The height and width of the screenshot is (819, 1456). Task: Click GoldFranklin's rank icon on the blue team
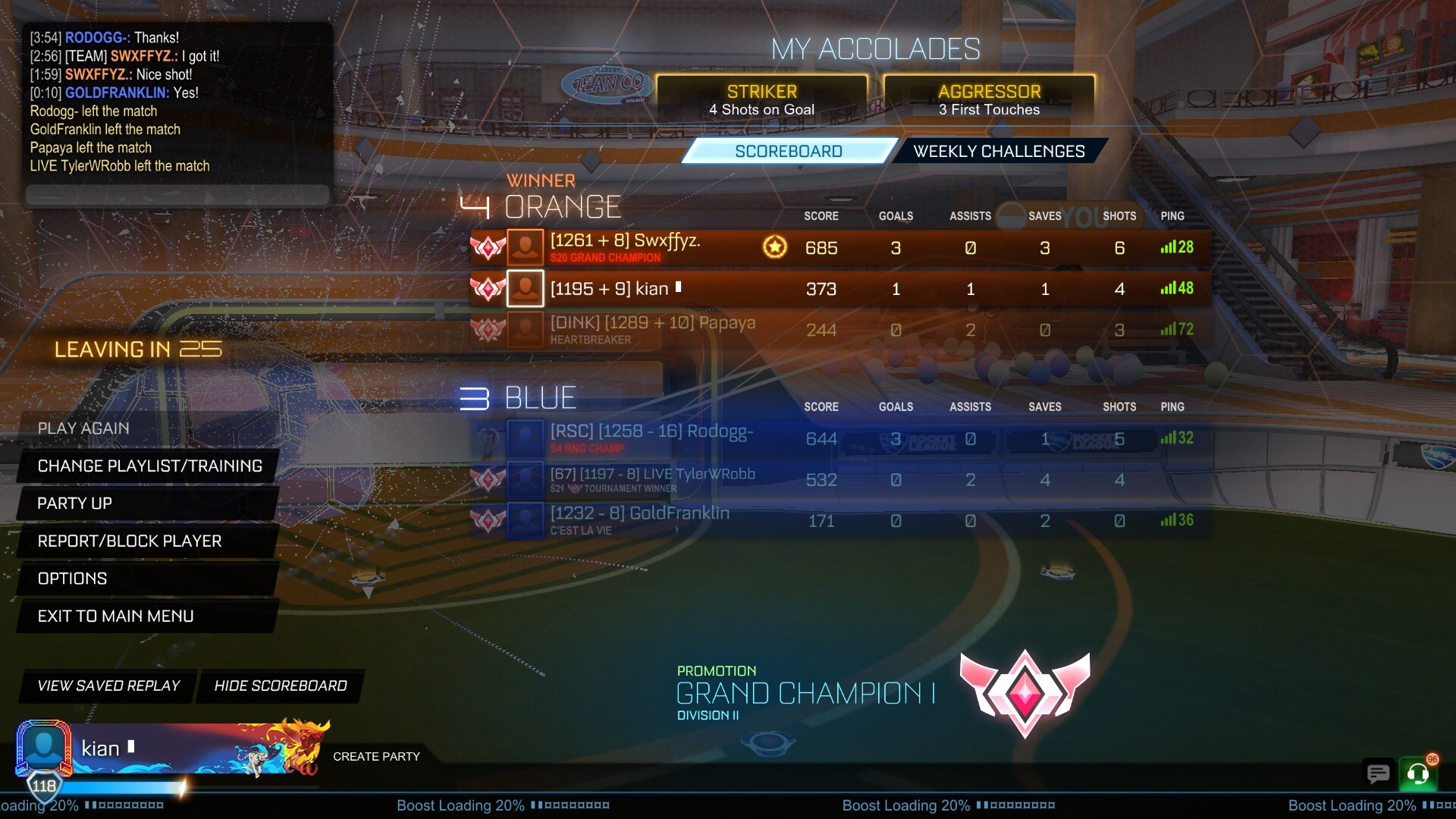point(489,520)
